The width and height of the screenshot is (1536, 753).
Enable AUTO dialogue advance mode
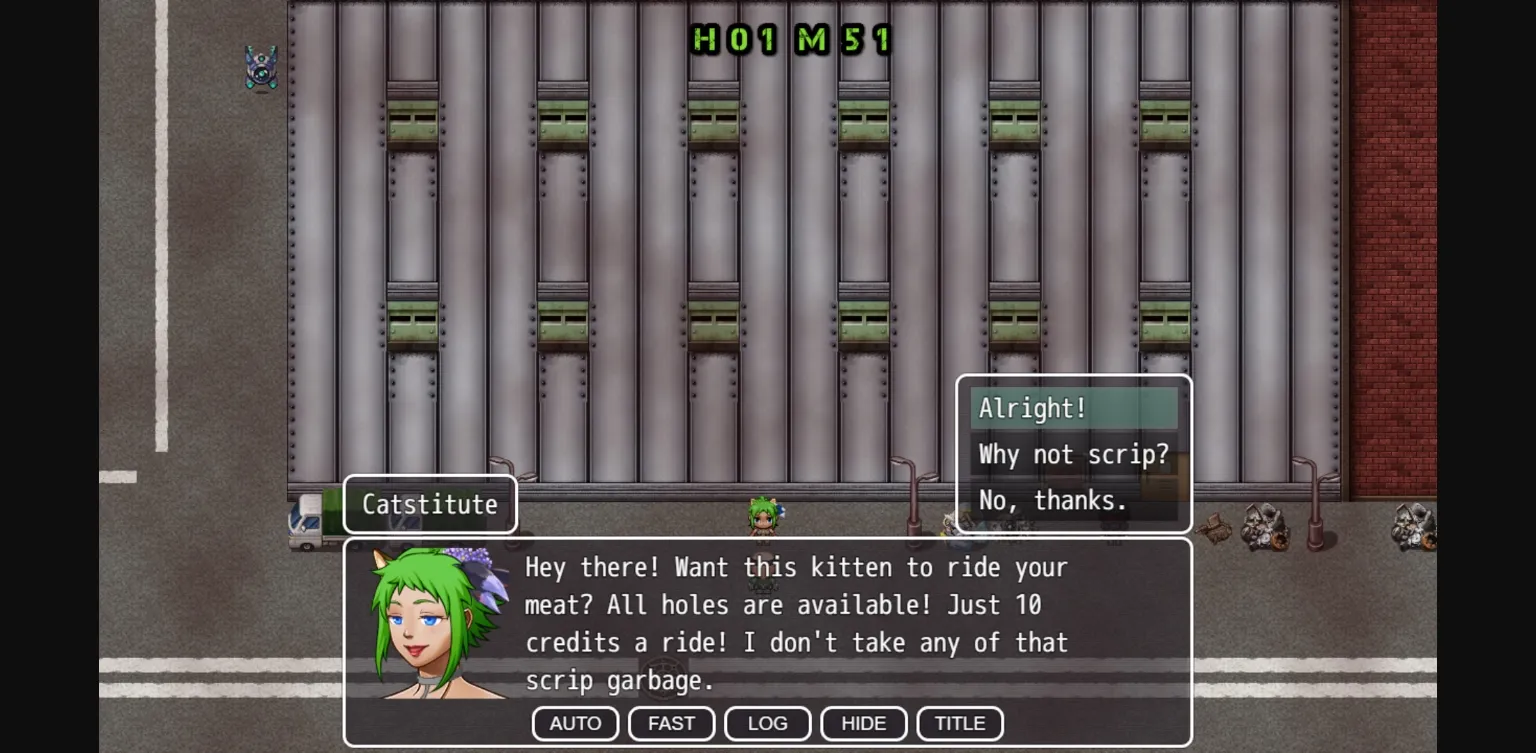pyautogui.click(x=575, y=723)
